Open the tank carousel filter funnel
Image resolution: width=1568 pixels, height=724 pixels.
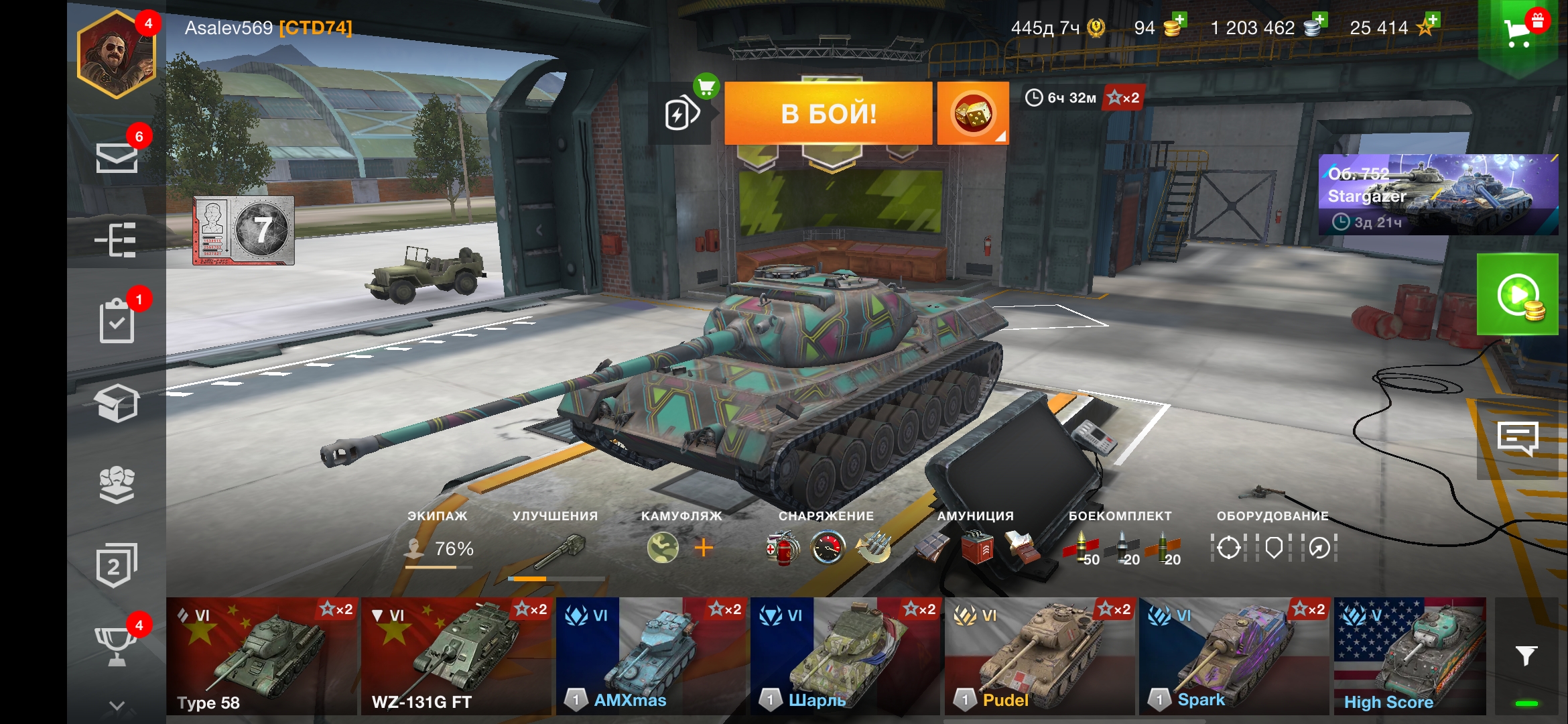pyautogui.click(x=1526, y=655)
